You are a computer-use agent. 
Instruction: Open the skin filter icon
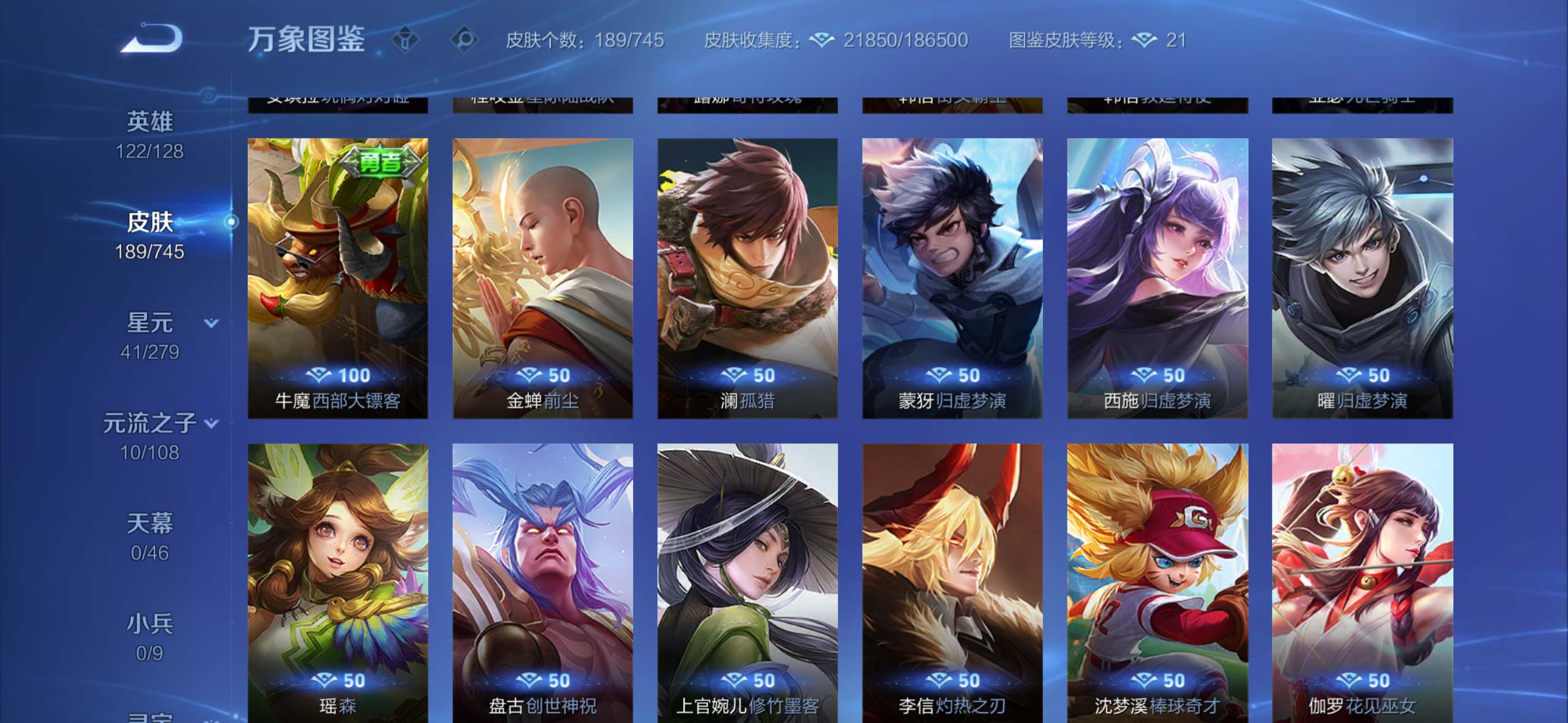click(x=405, y=40)
